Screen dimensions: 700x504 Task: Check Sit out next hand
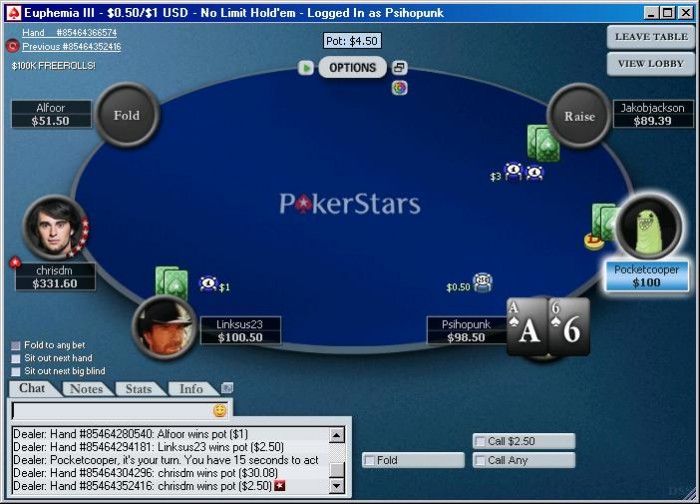[16, 358]
